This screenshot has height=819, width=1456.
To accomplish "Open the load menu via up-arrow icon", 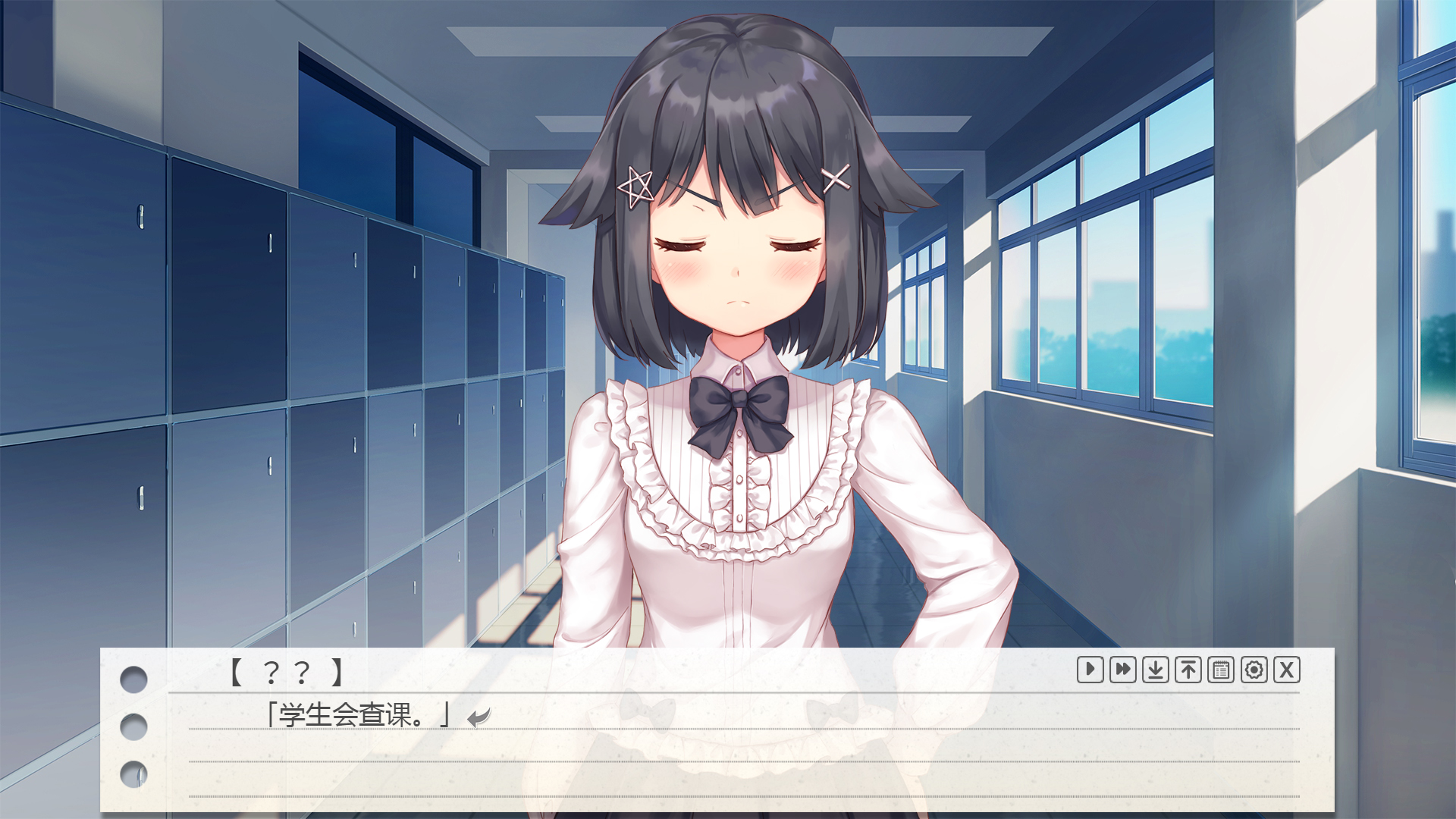I will [x=1188, y=670].
